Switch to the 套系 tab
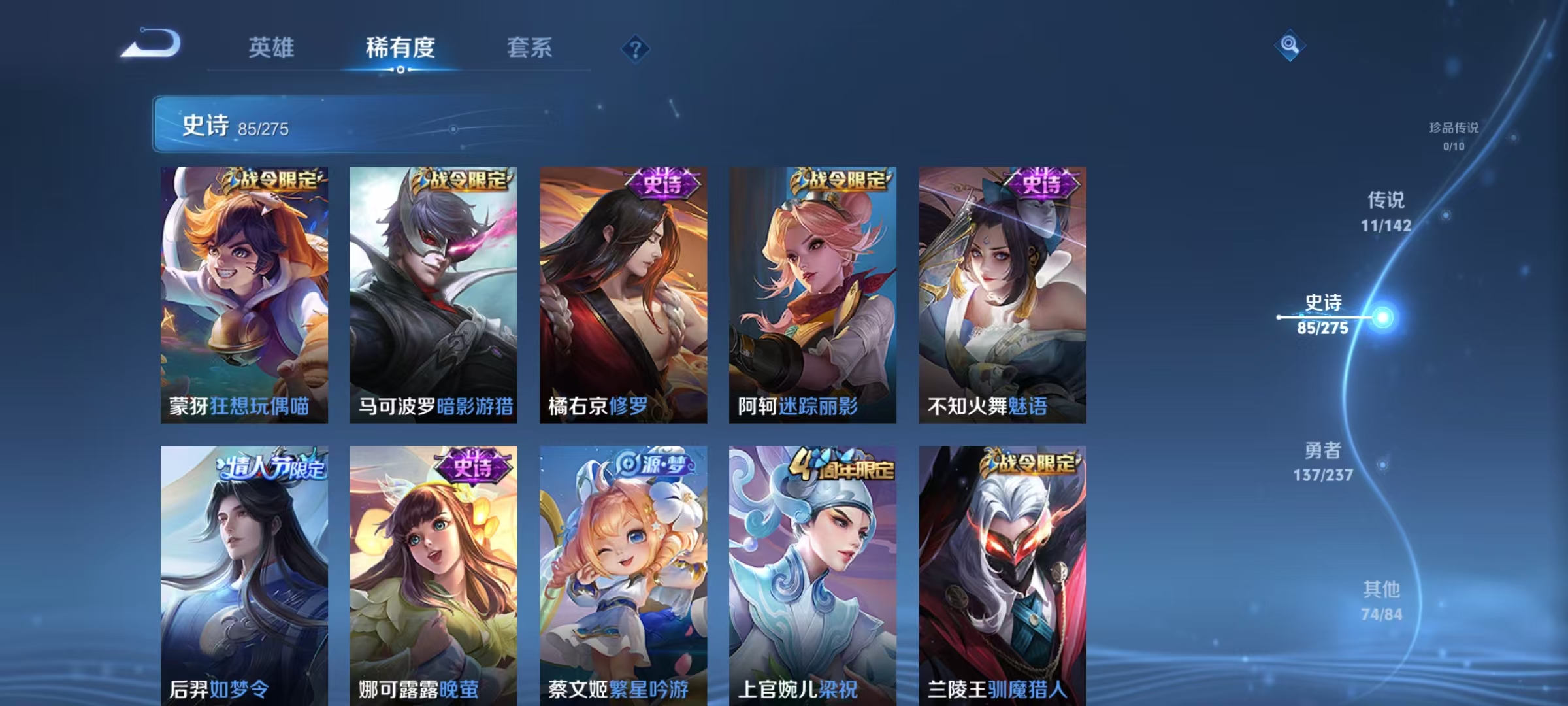The height and width of the screenshot is (706, 1568). pyautogui.click(x=529, y=48)
